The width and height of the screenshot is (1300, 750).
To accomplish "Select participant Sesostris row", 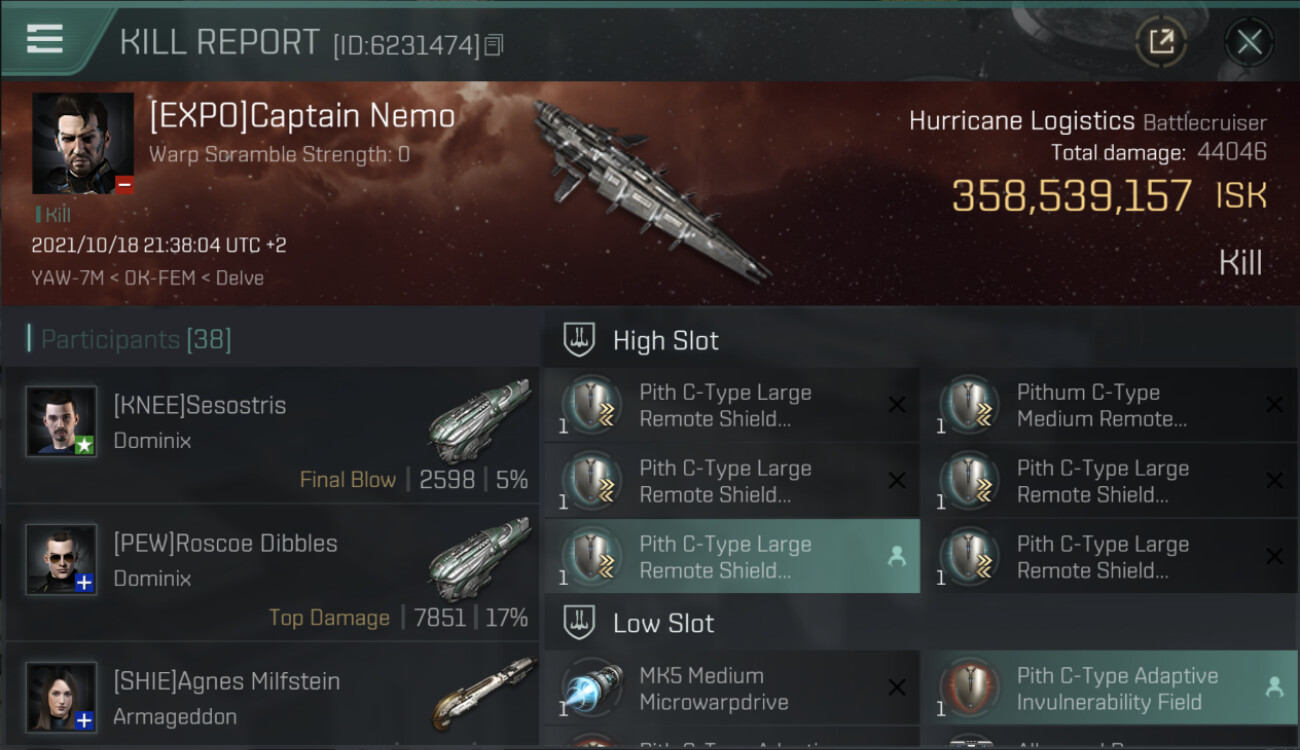I will pyautogui.click(x=272, y=435).
